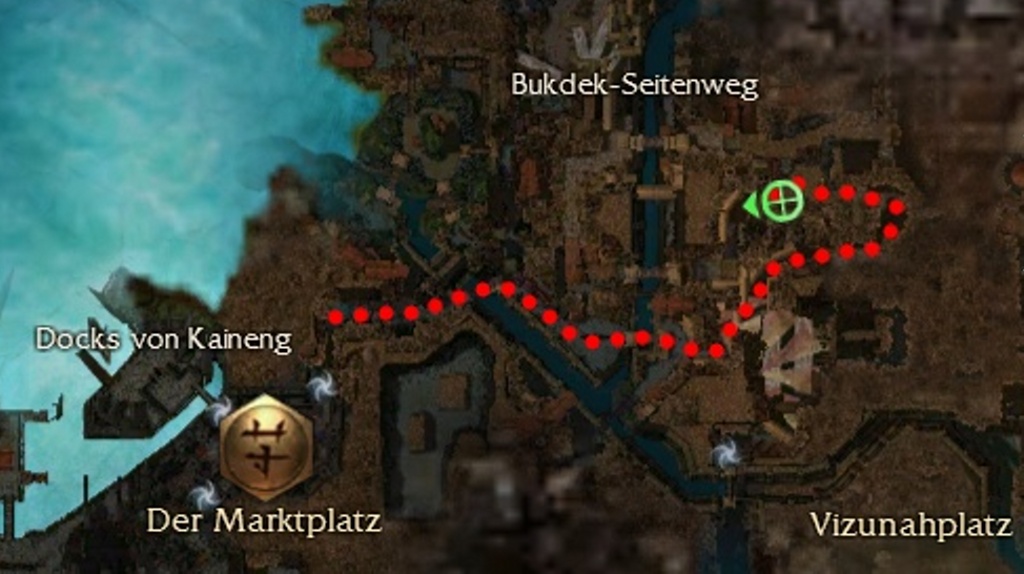
Task: Click the green crosshair quest marker
Action: [x=782, y=201]
